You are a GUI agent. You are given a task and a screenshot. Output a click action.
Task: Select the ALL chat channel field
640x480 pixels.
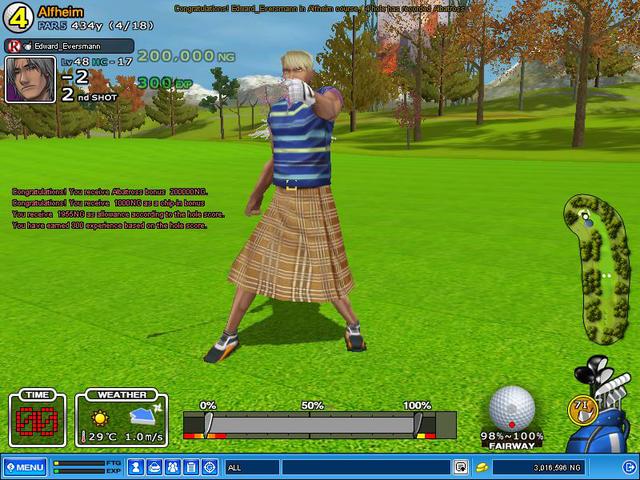pyautogui.click(x=252, y=467)
